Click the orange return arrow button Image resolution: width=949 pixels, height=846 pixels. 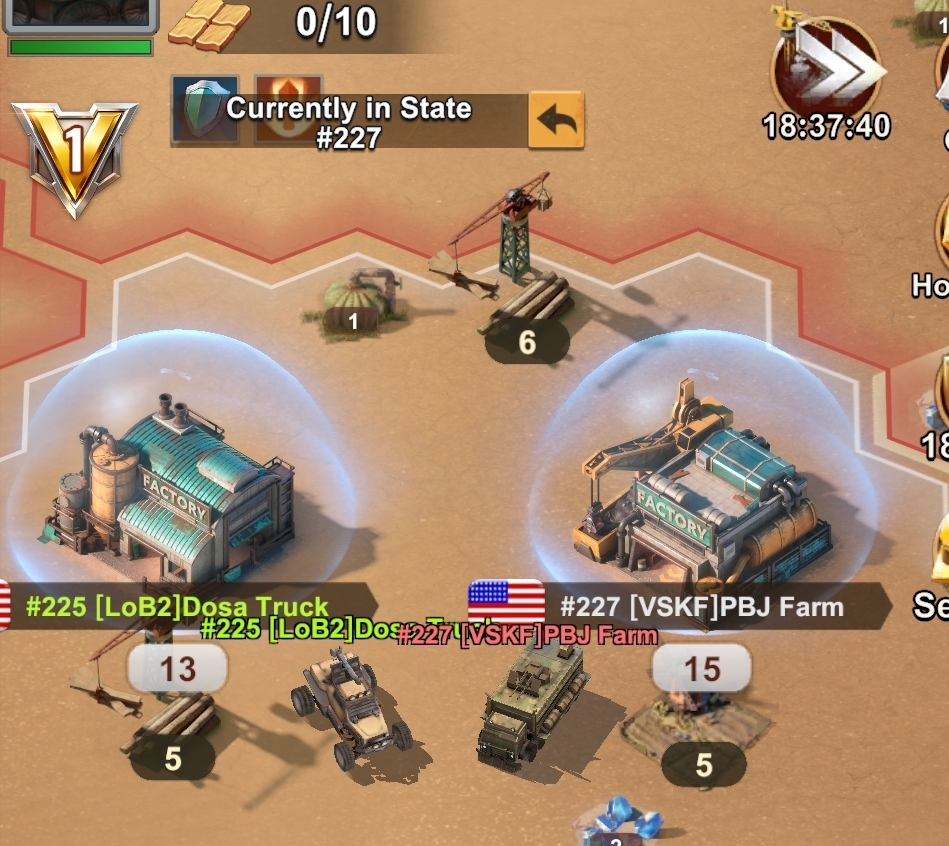point(556,120)
